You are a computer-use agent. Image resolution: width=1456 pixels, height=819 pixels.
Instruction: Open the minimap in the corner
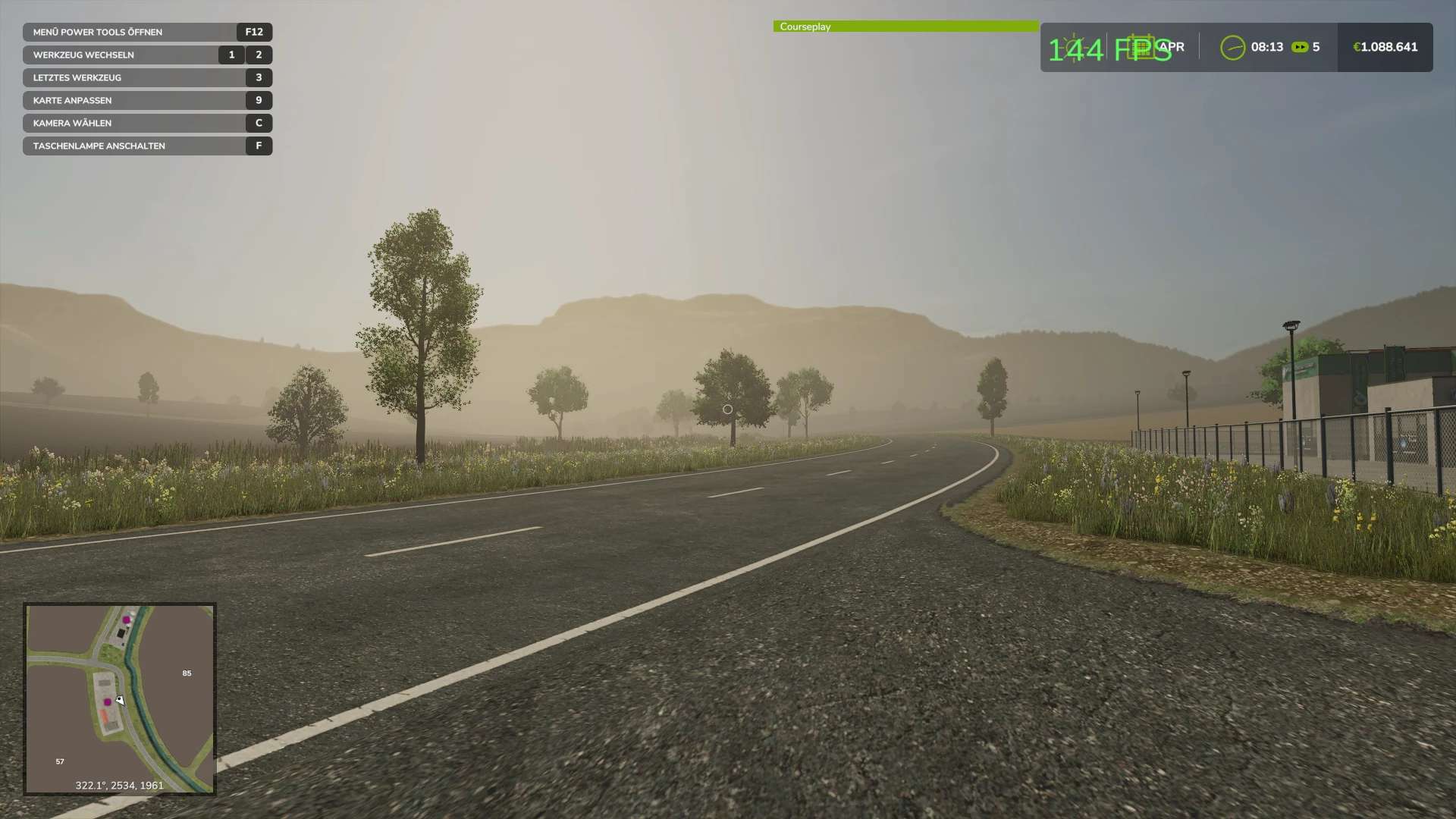[x=120, y=698]
